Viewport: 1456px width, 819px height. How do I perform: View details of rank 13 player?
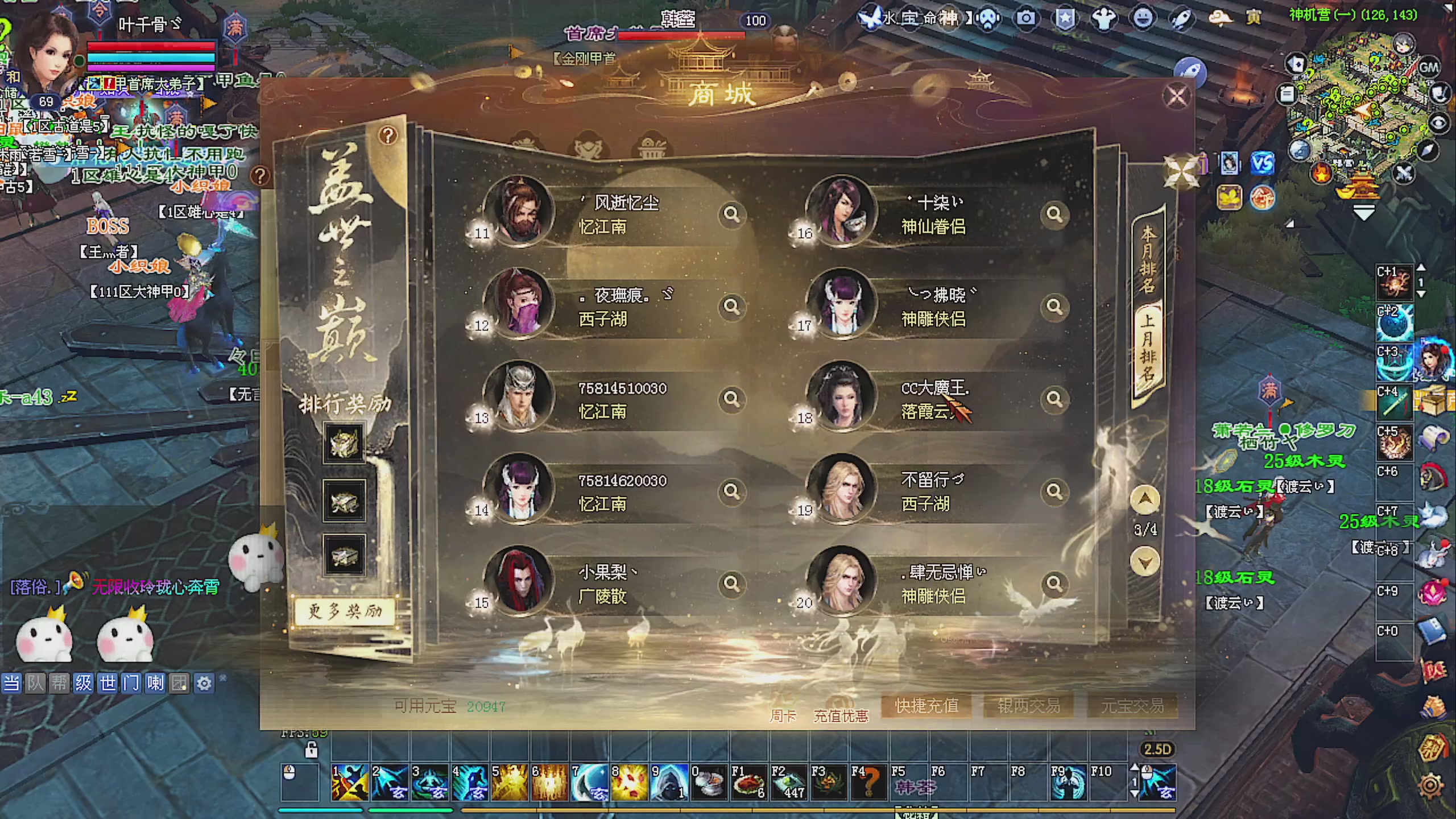pos(731,399)
